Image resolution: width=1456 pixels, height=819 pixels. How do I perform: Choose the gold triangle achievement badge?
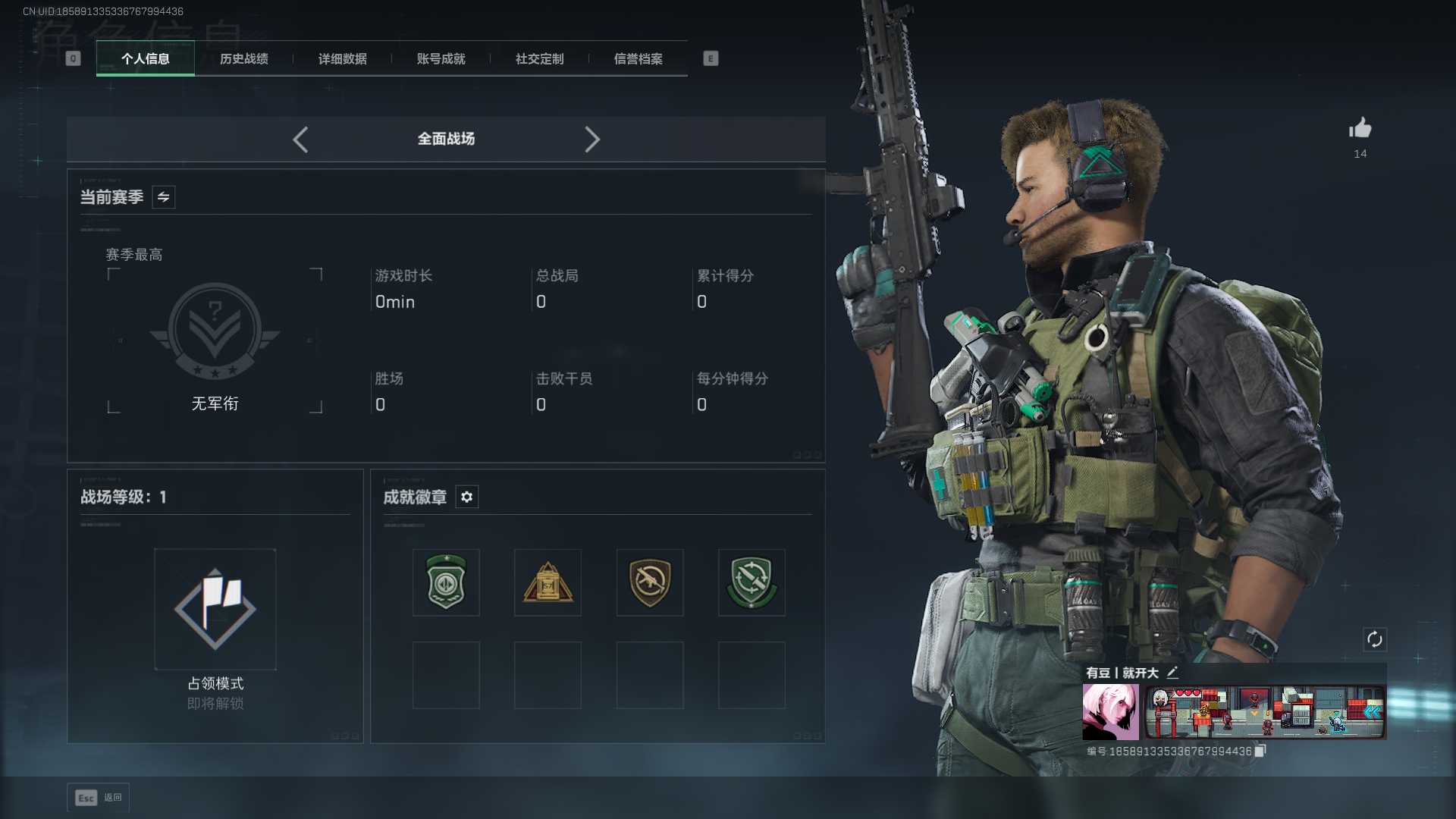(548, 582)
